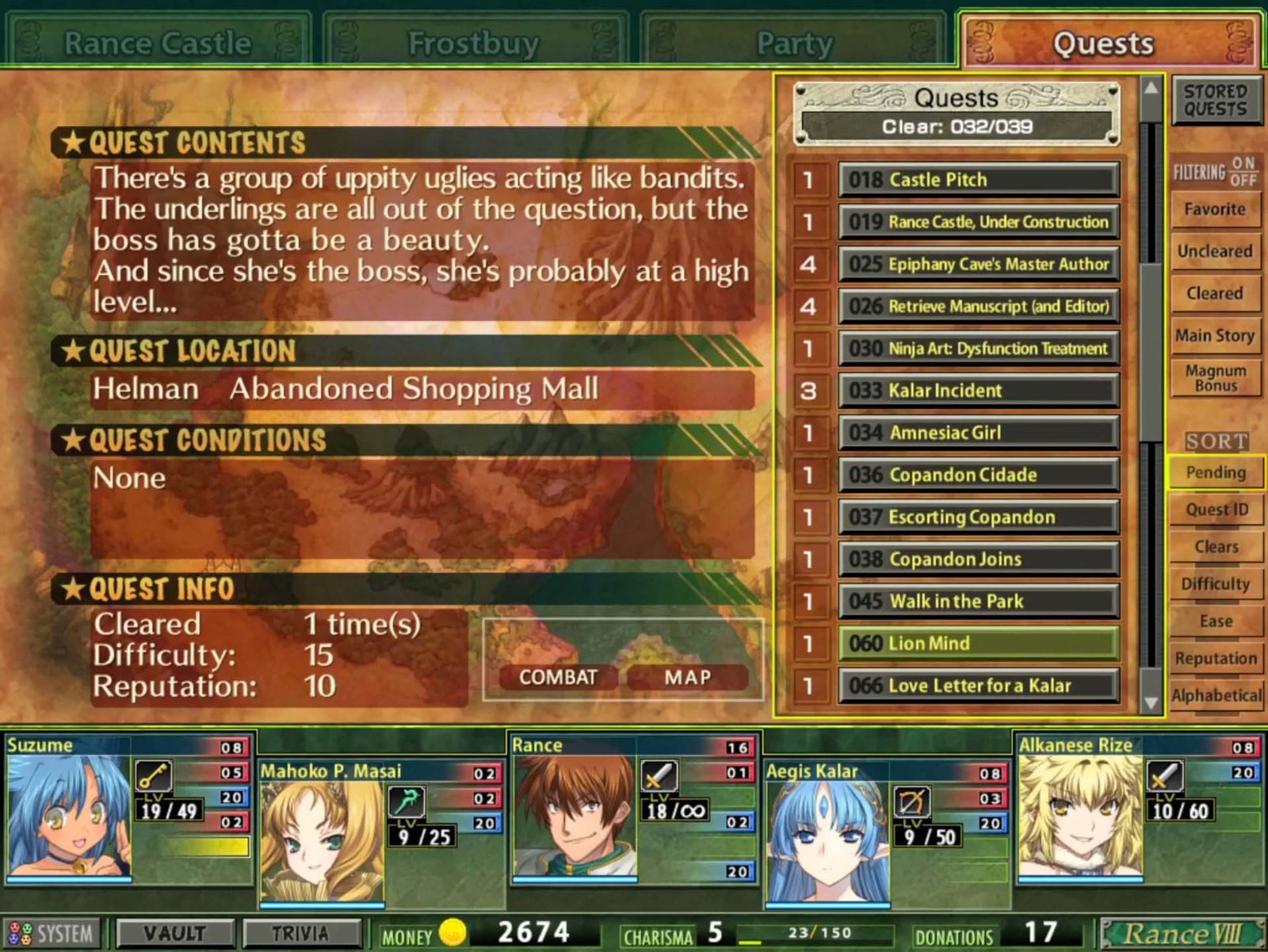This screenshot has height=952, width=1268.
Task: Sort quests Alphabetically
Action: click(1216, 696)
